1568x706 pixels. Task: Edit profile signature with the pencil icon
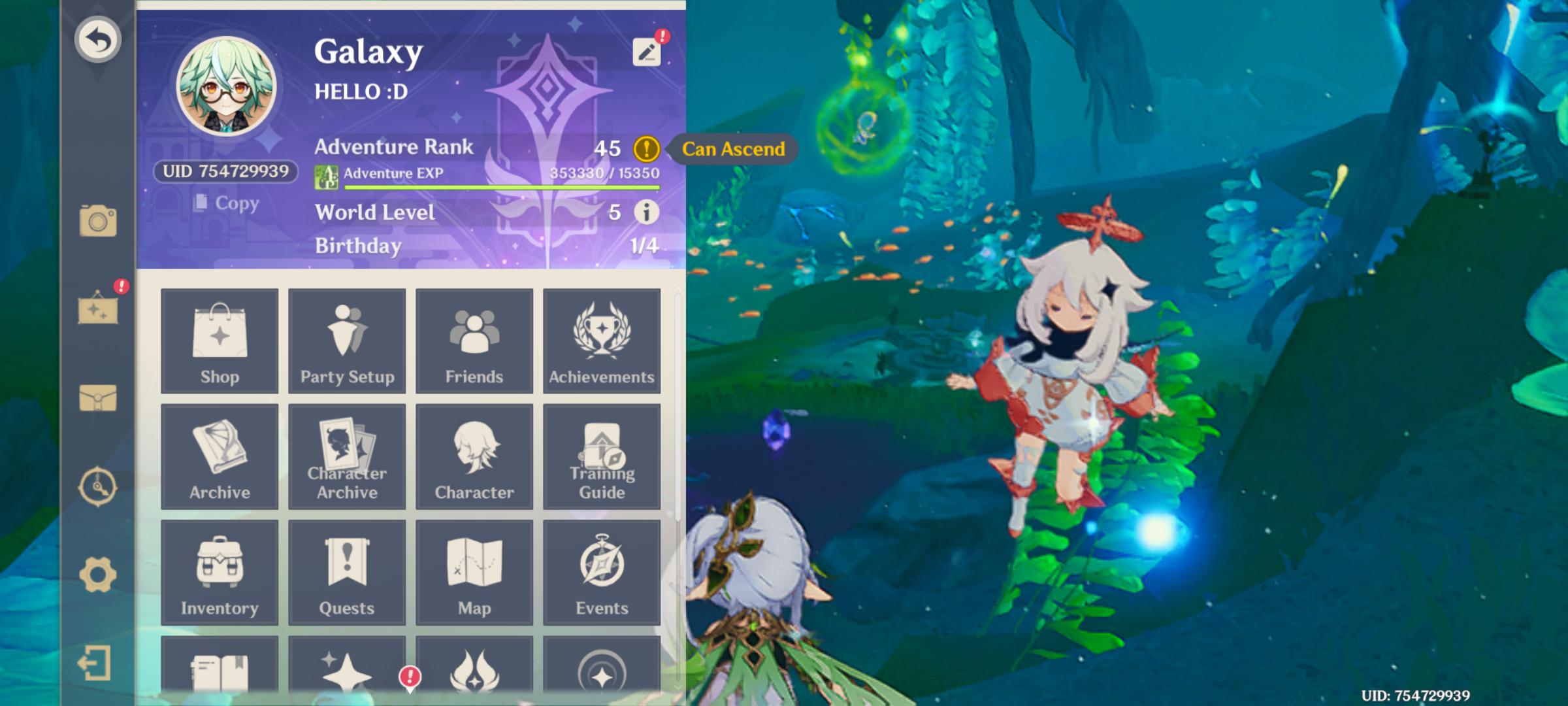(x=646, y=52)
